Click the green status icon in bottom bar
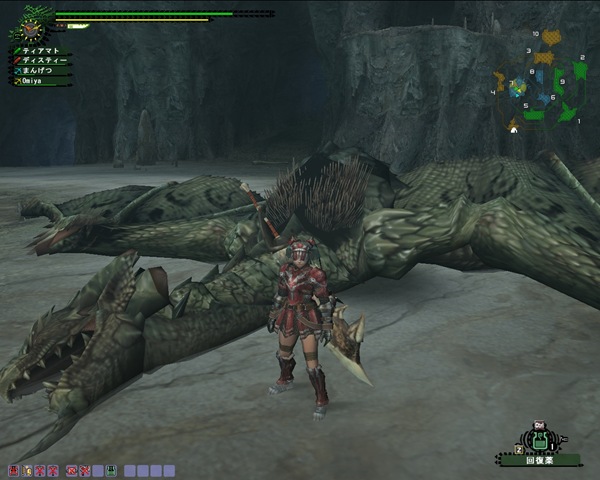Image resolution: width=600 pixels, height=480 pixels. pos(112,470)
